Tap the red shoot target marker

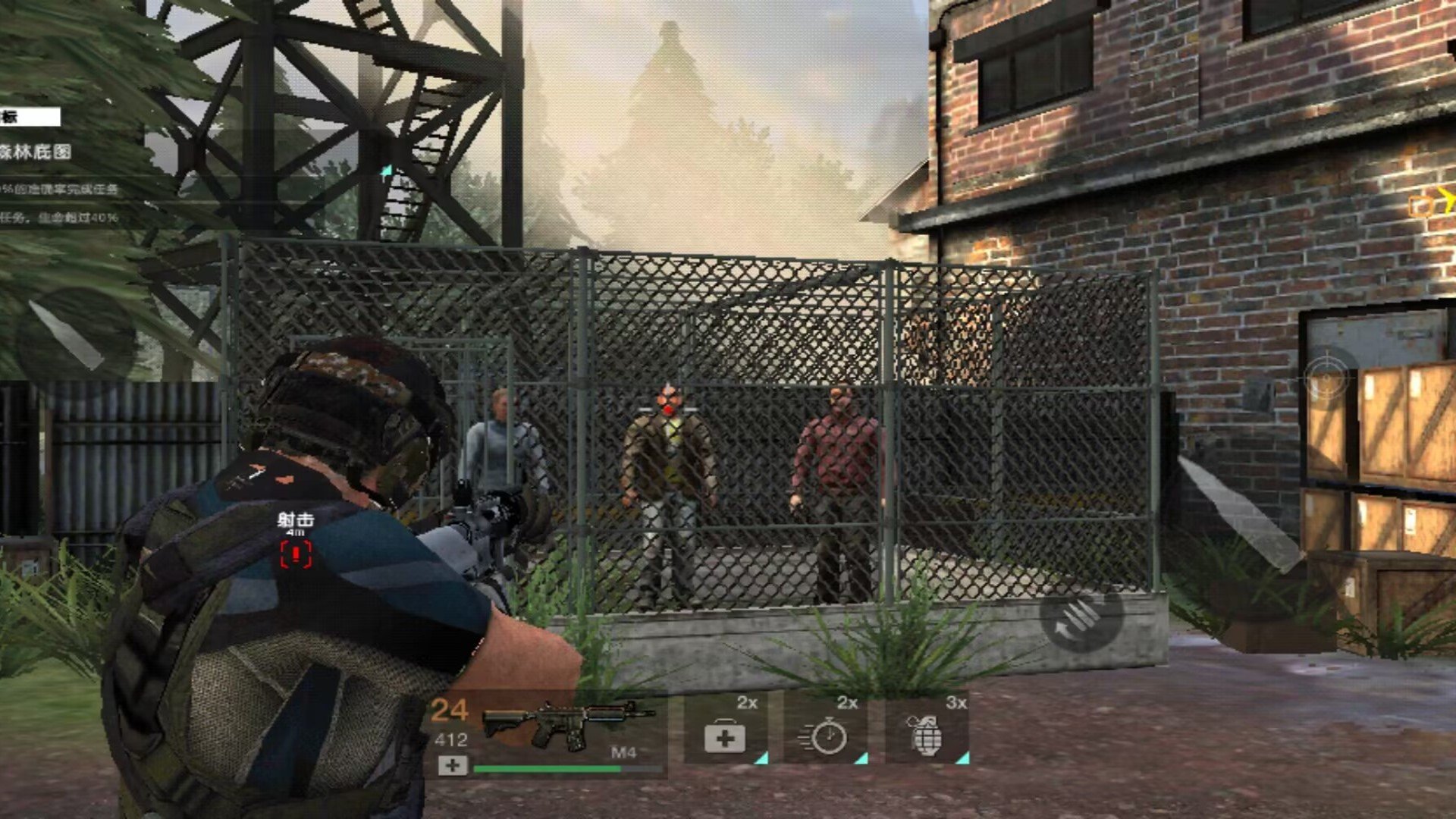296,554
